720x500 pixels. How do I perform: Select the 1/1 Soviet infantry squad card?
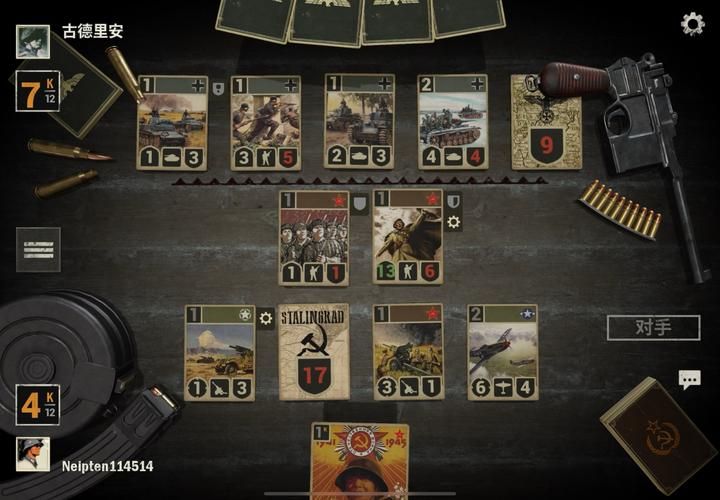pyautogui.click(x=314, y=237)
